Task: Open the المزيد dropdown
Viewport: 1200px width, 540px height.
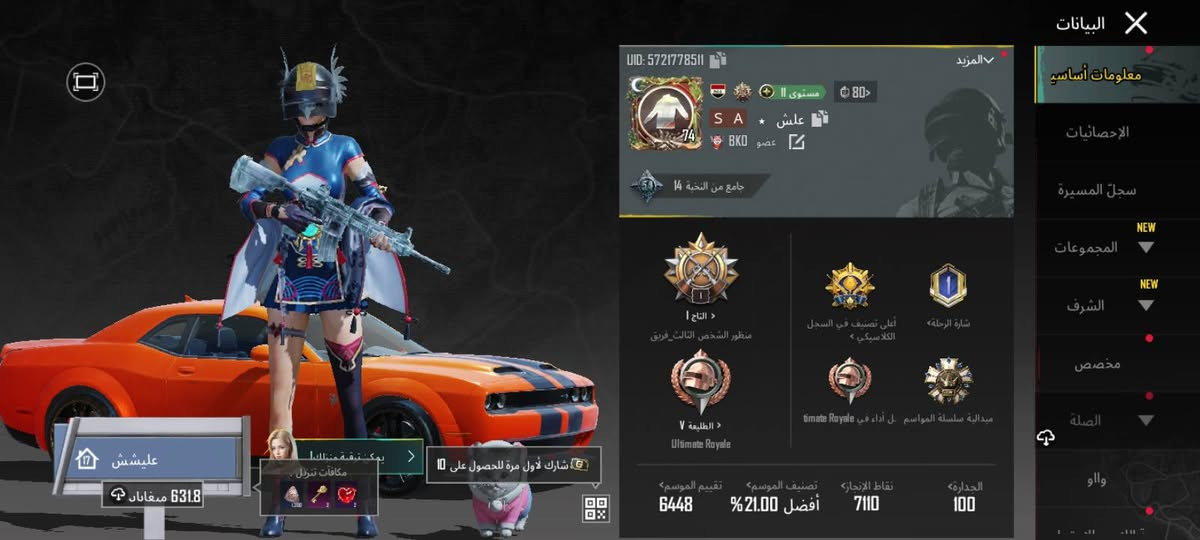Action: [x=974, y=60]
